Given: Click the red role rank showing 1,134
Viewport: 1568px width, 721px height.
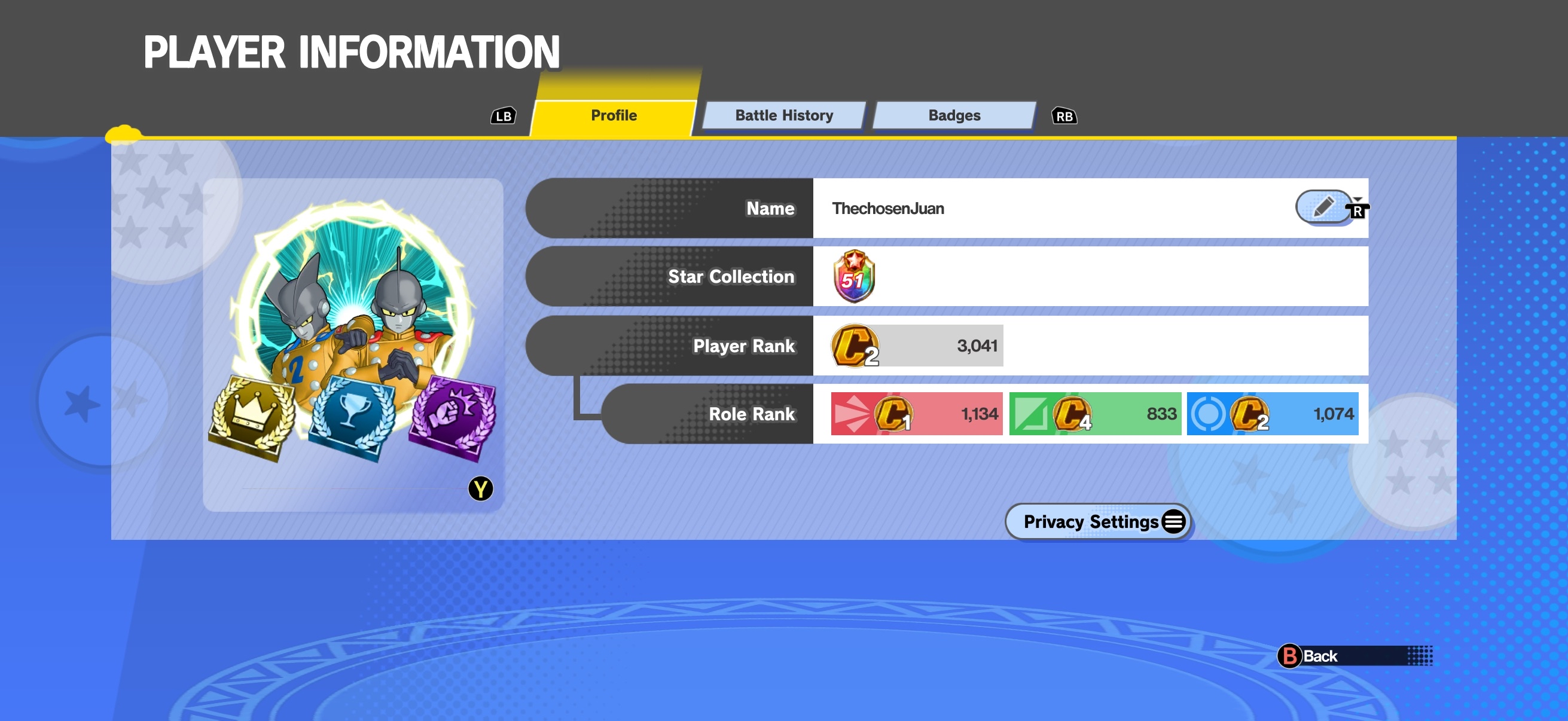Looking at the screenshot, I should [x=916, y=414].
